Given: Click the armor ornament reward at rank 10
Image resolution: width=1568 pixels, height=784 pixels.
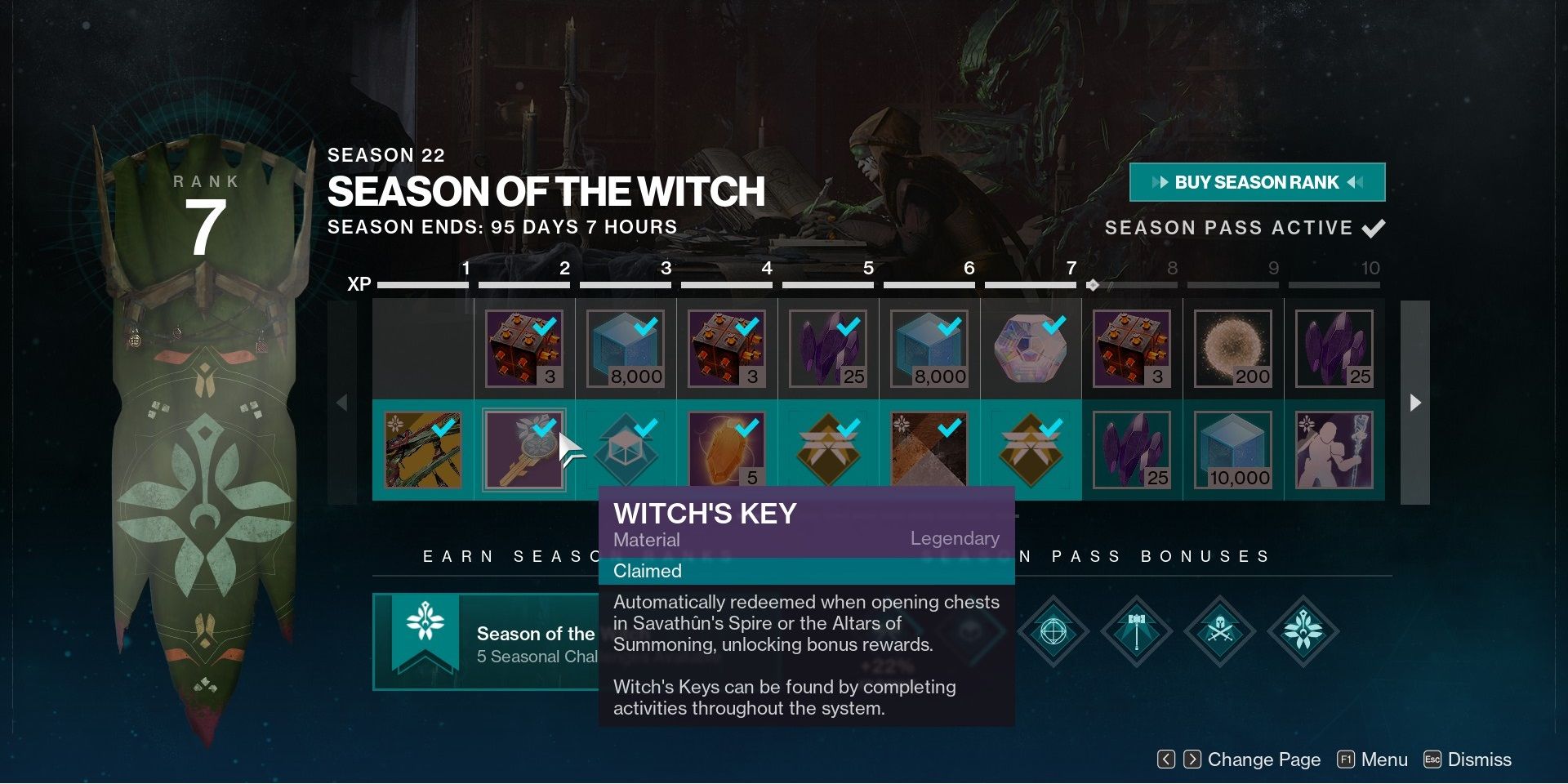Looking at the screenshot, I should tap(1334, 449).
